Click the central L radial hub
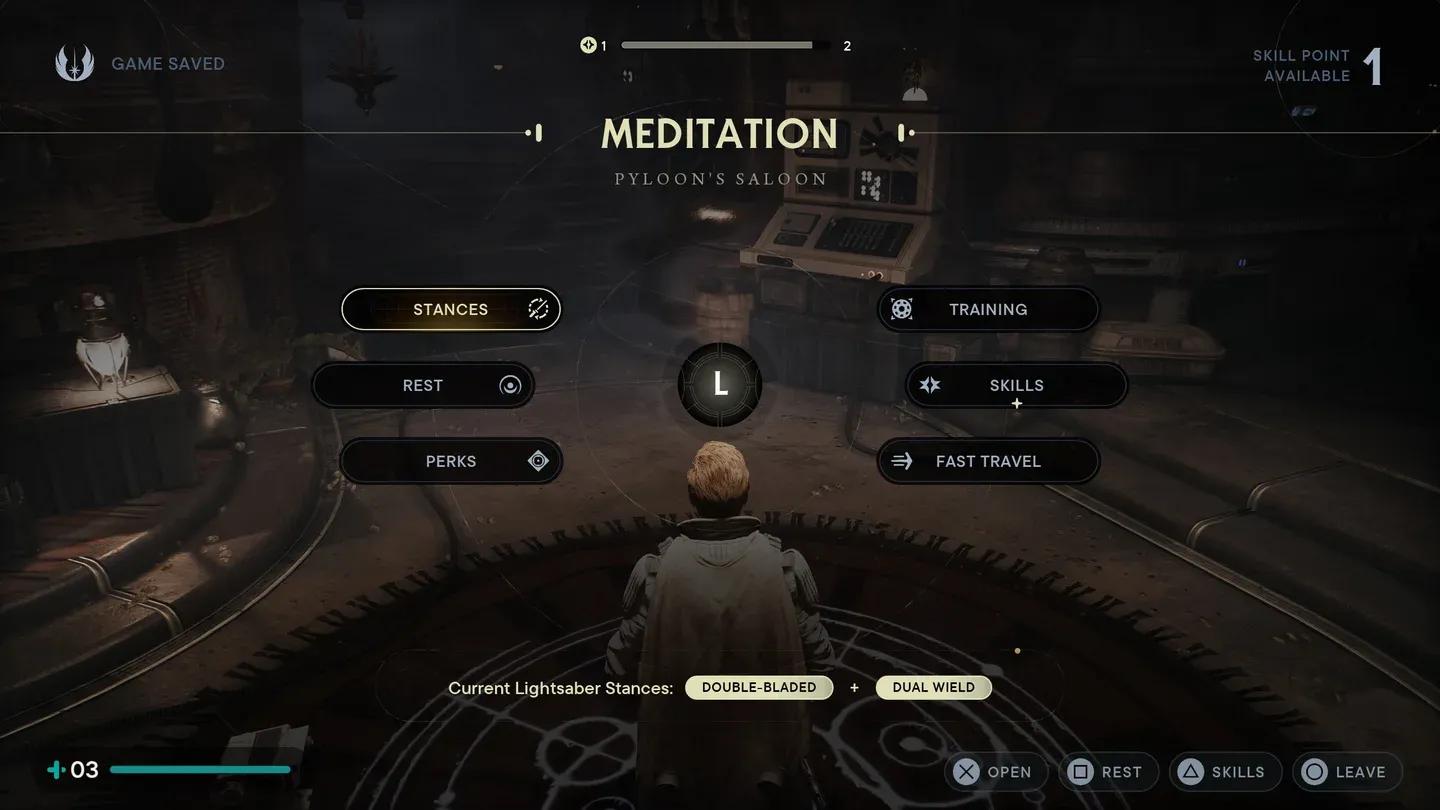 [720, 385]
